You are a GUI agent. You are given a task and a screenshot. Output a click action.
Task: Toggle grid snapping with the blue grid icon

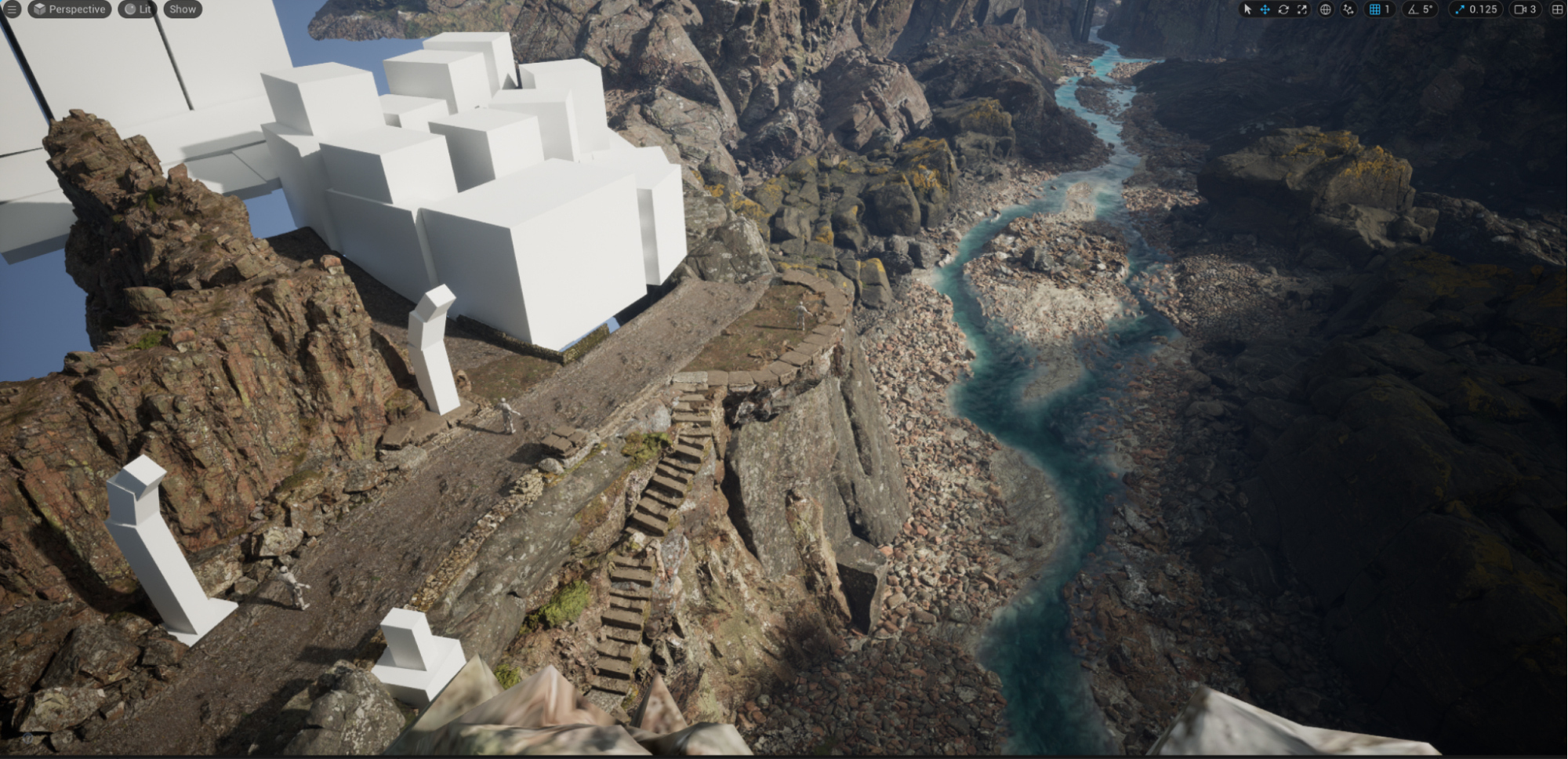[x=1374, y=9]
